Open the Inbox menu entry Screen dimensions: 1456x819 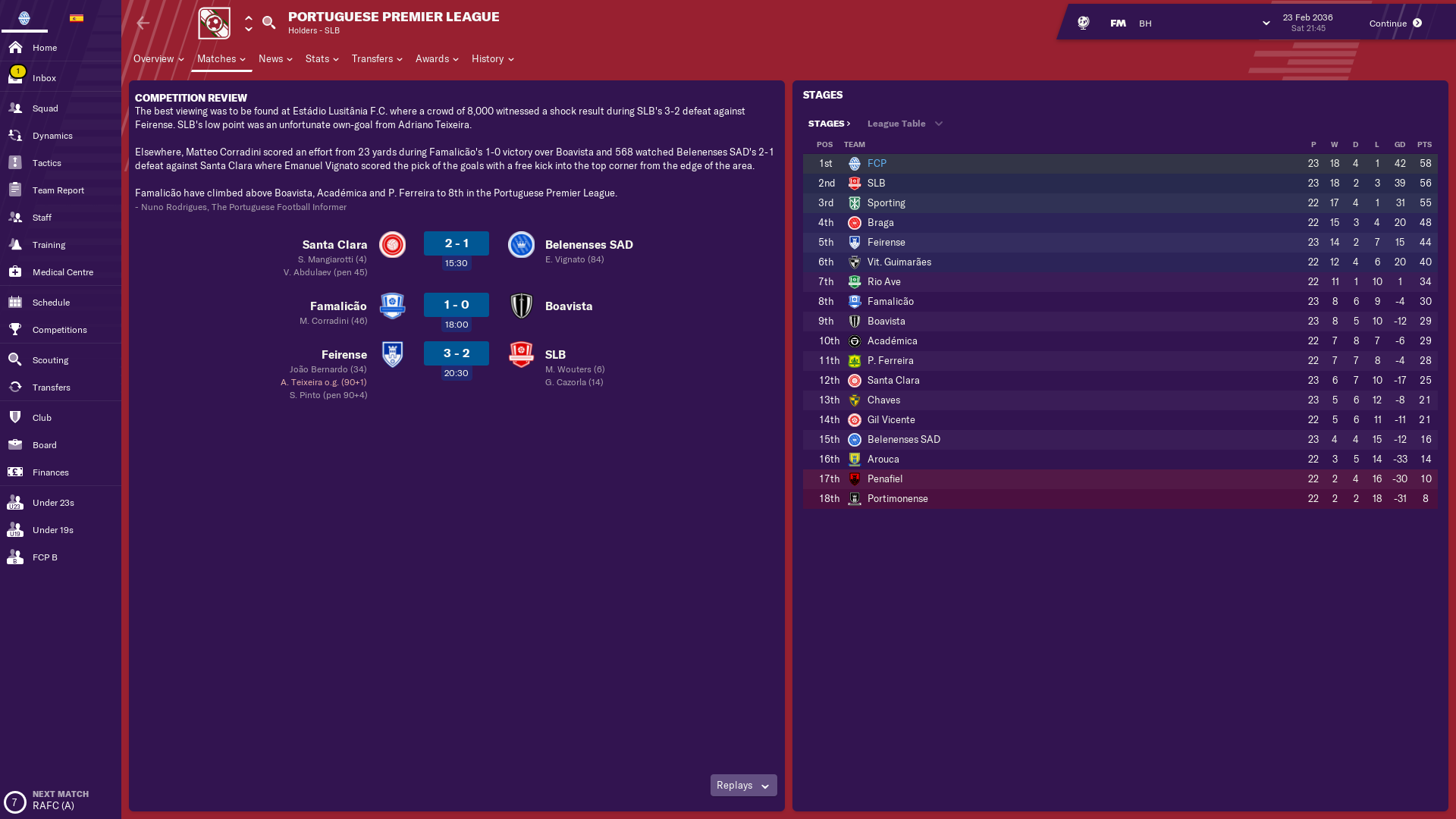pos(44,78)
